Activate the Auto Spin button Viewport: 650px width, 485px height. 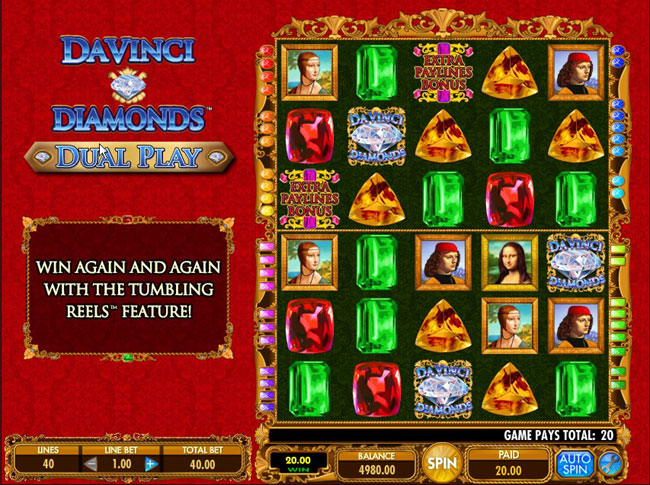tap(575, 463)
